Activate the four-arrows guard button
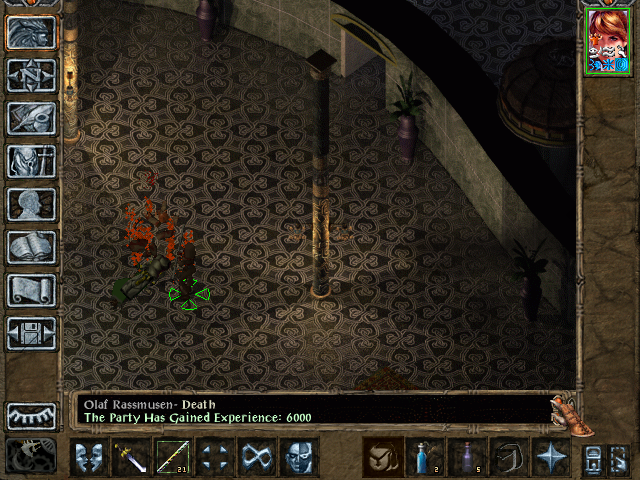This screenshot has height=480, width=640. [215, 458]
